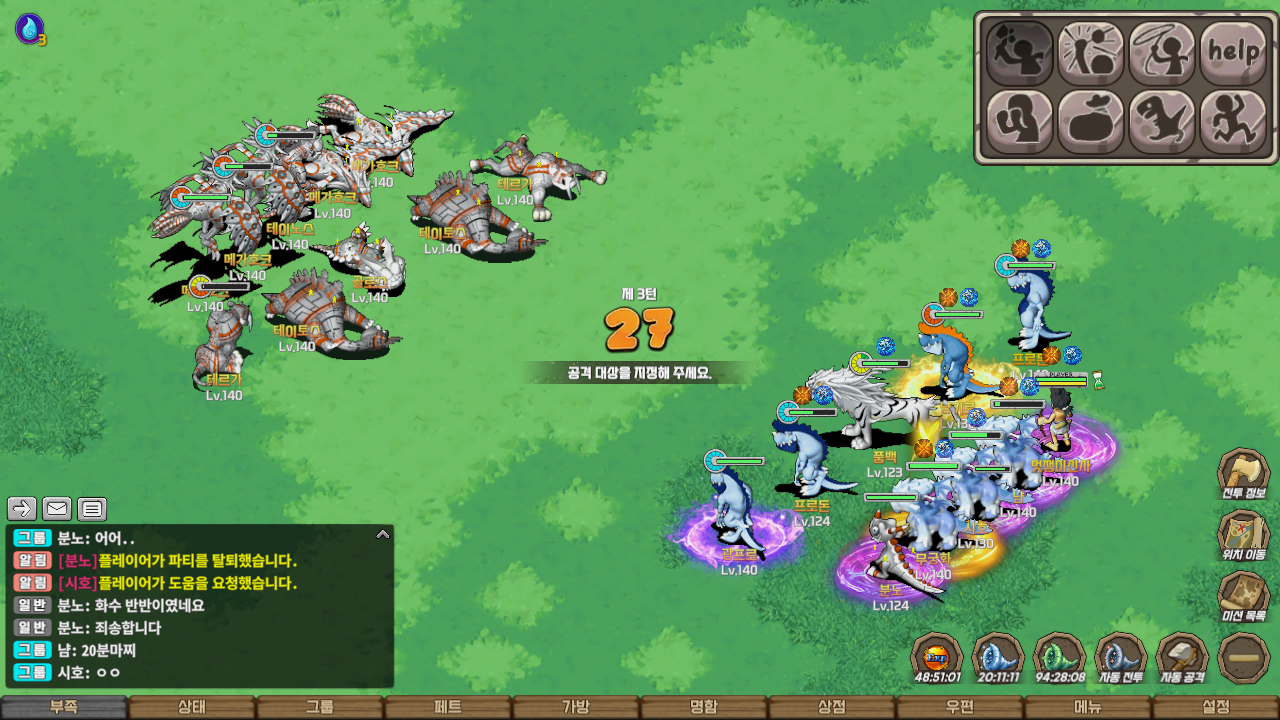The width and height of the screenshot is (1280, 720).
Task: Open the 설정 settings tab
Action: point(1216,707)
